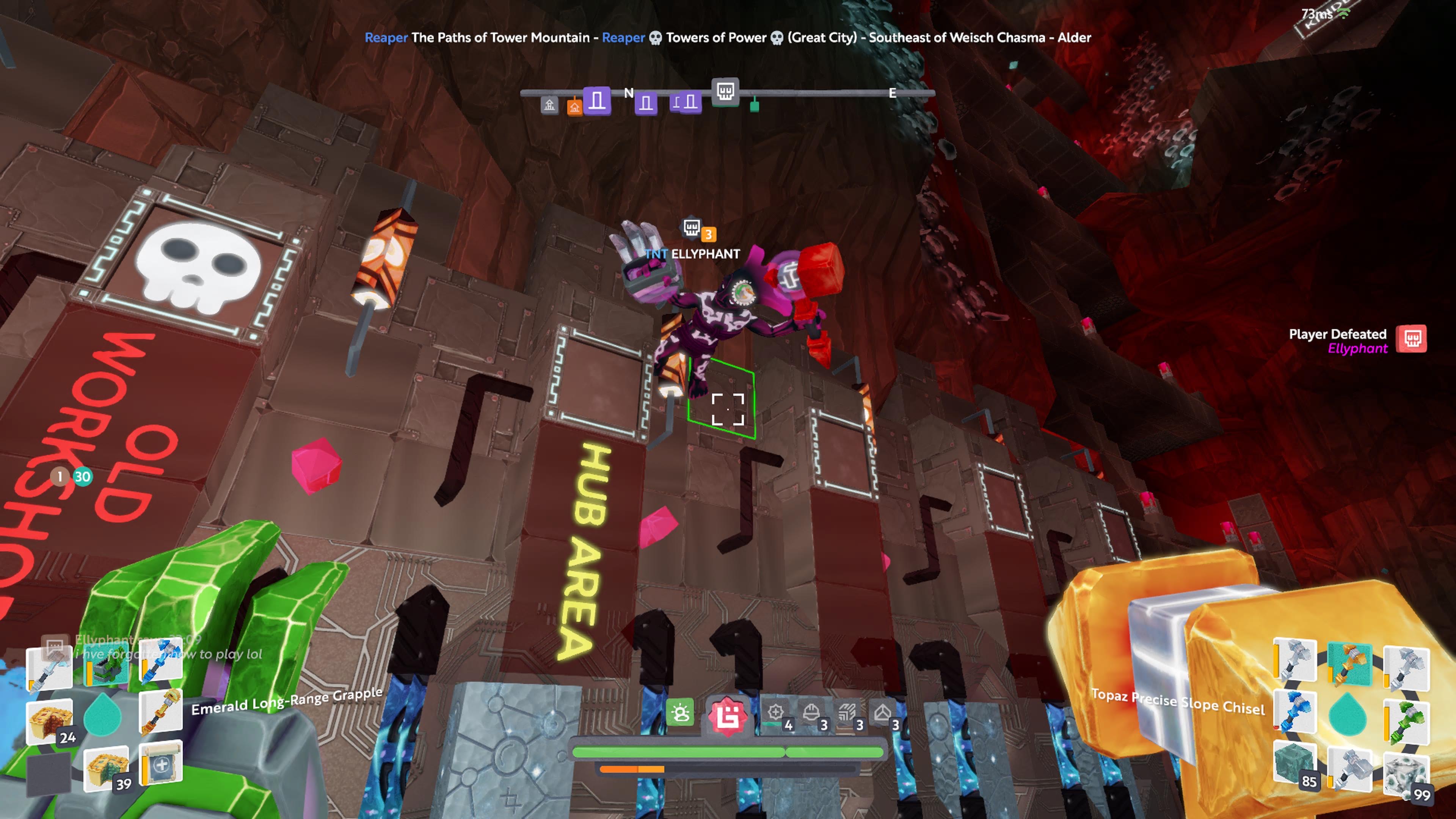This screenshot has height=819, width=1456.
Task: Open the Player Defeated Ellyphant notification
Action: point(1357,340)
